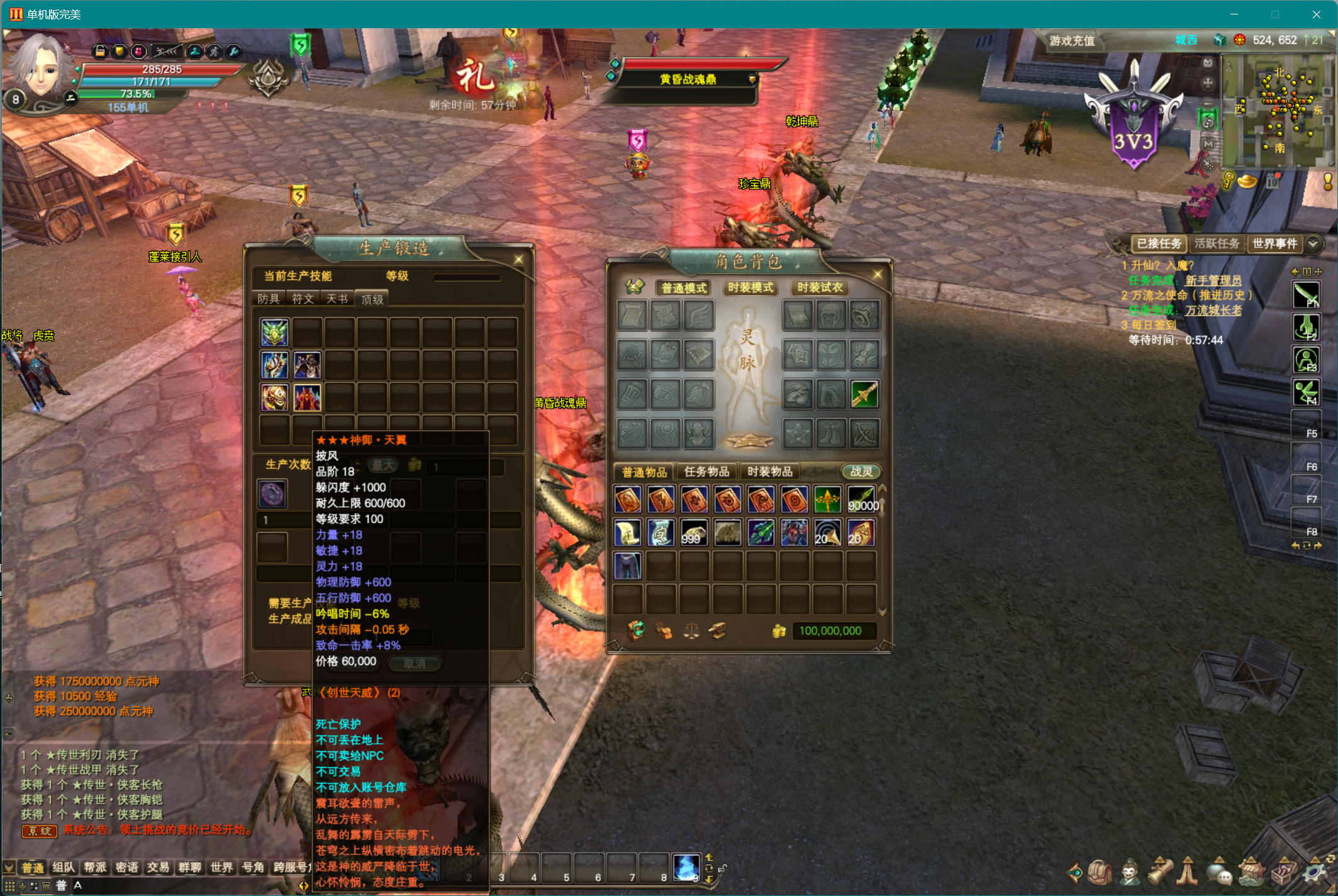Screen dimensions: 1338x896
Task: Switch to 世界事件 tab
Action: [1274, 244]
